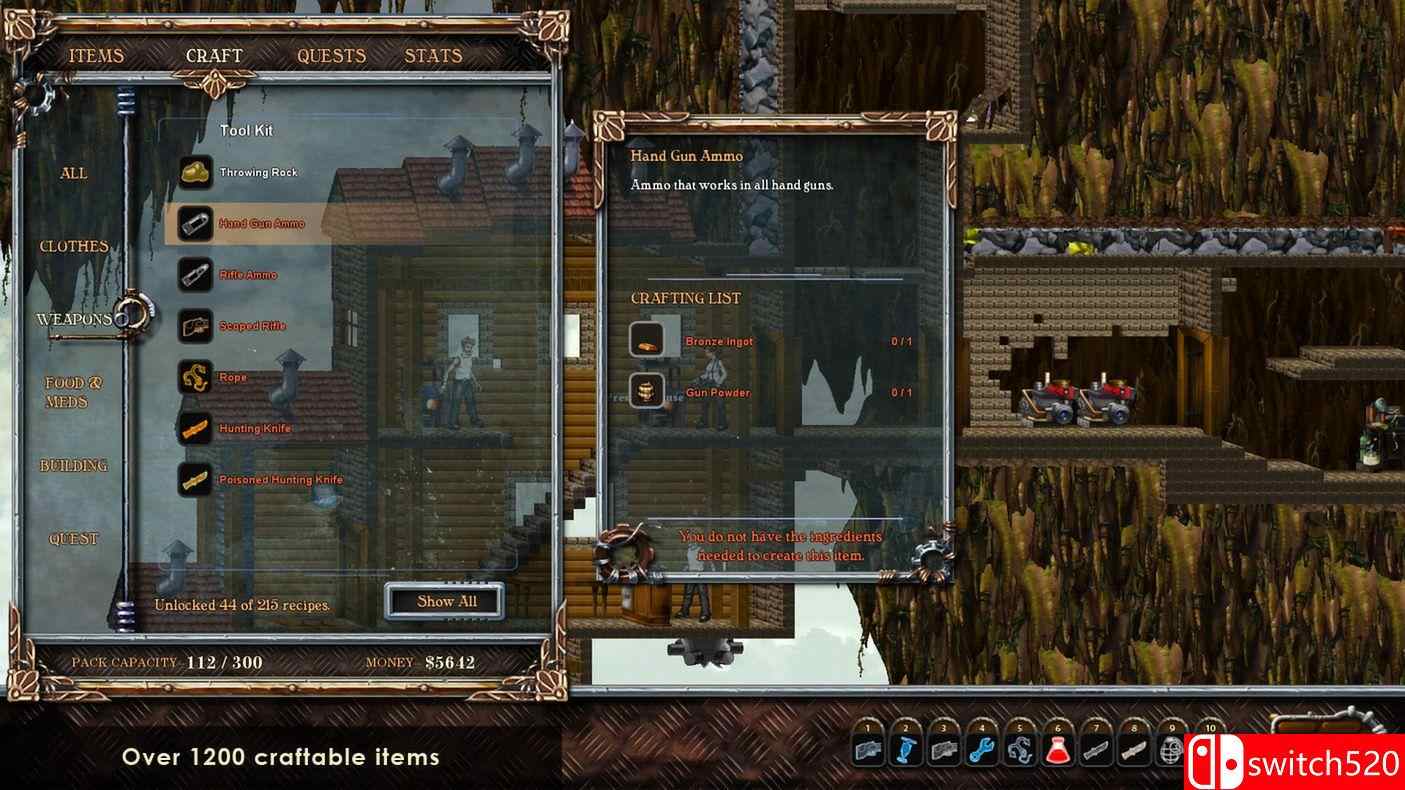Select the Throwing Rock recipe icon
This screenshot has width=1405, height=790.
point(197,171)
